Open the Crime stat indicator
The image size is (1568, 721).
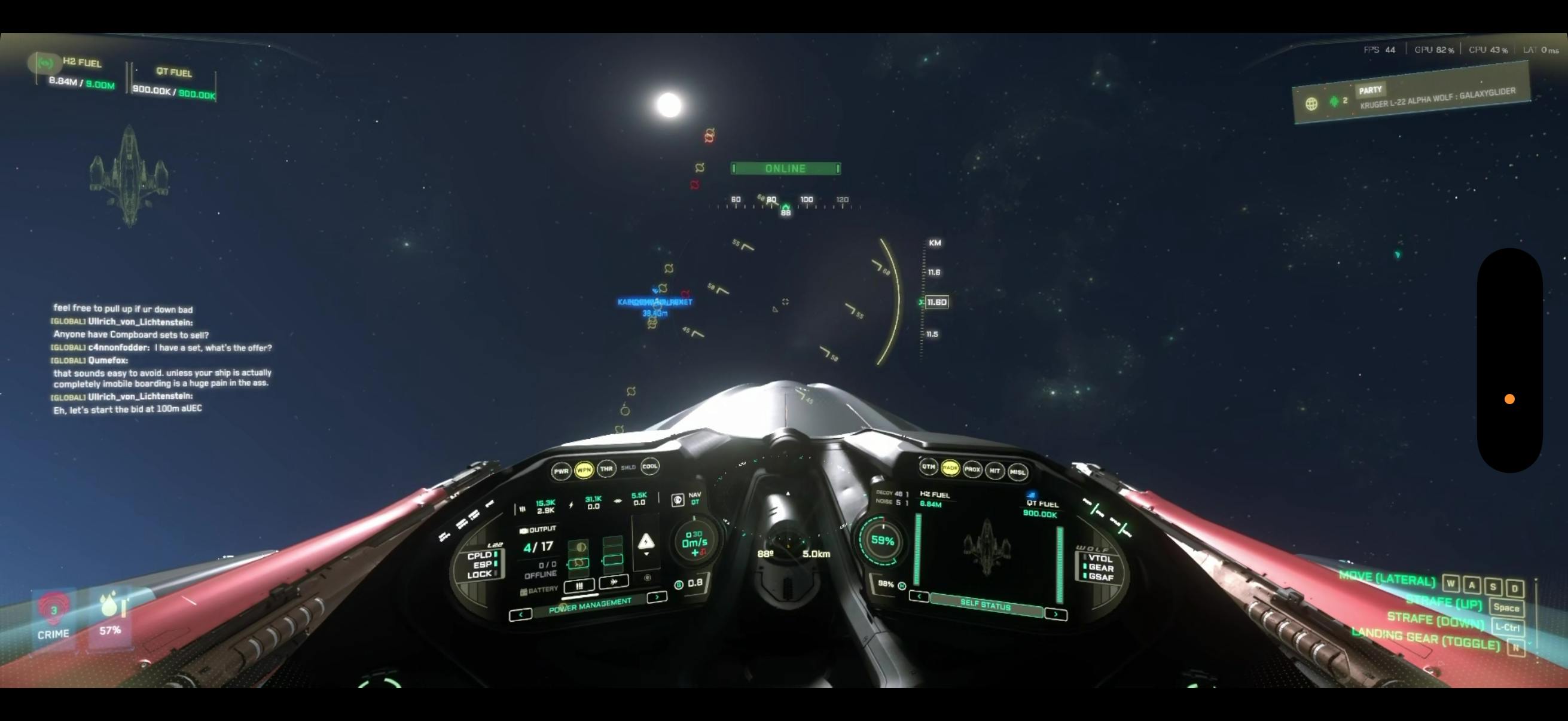pyautogui.click(x=54, y=616)
